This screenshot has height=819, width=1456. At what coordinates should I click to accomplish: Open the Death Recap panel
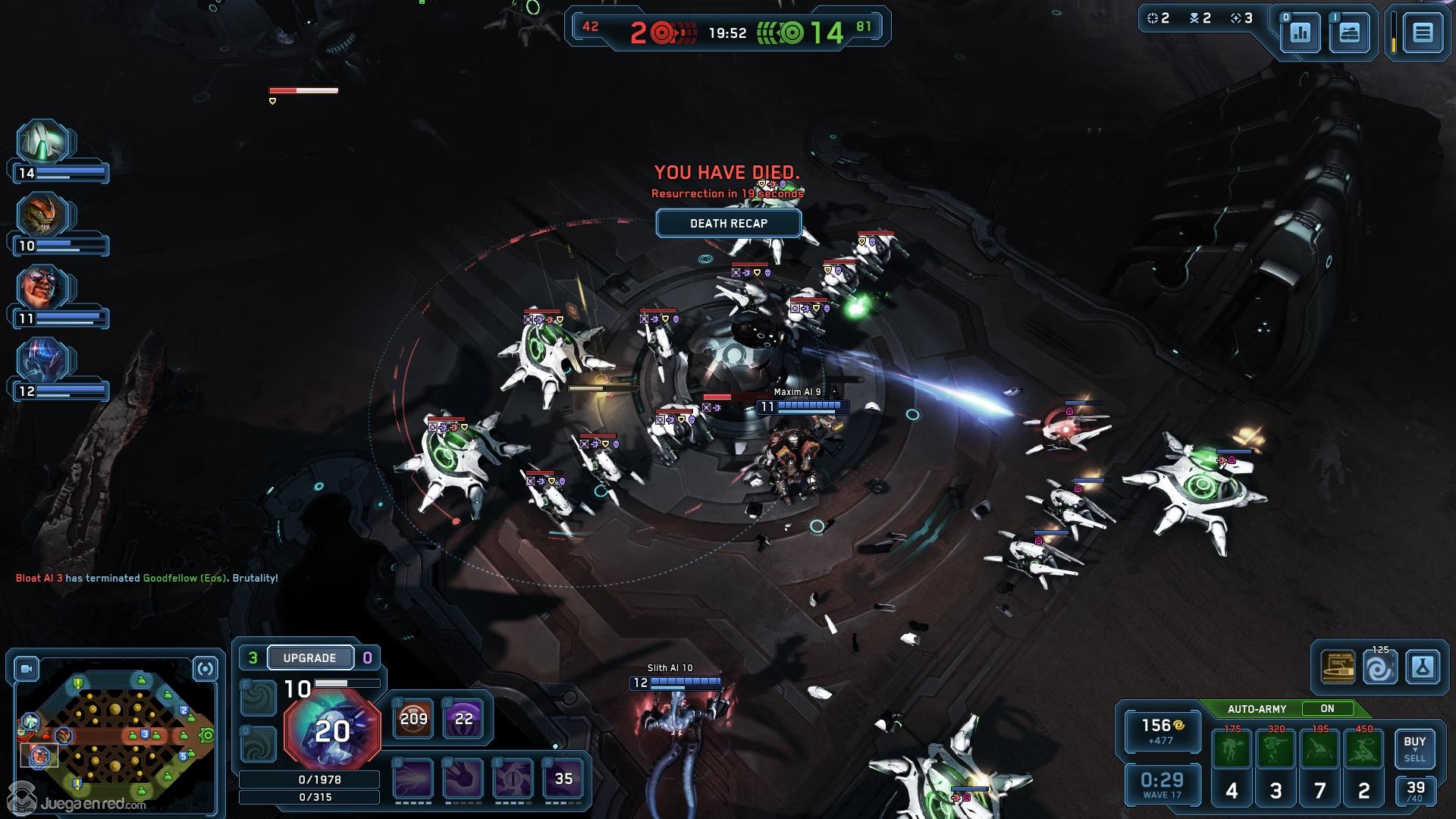(x=728, y=224)
